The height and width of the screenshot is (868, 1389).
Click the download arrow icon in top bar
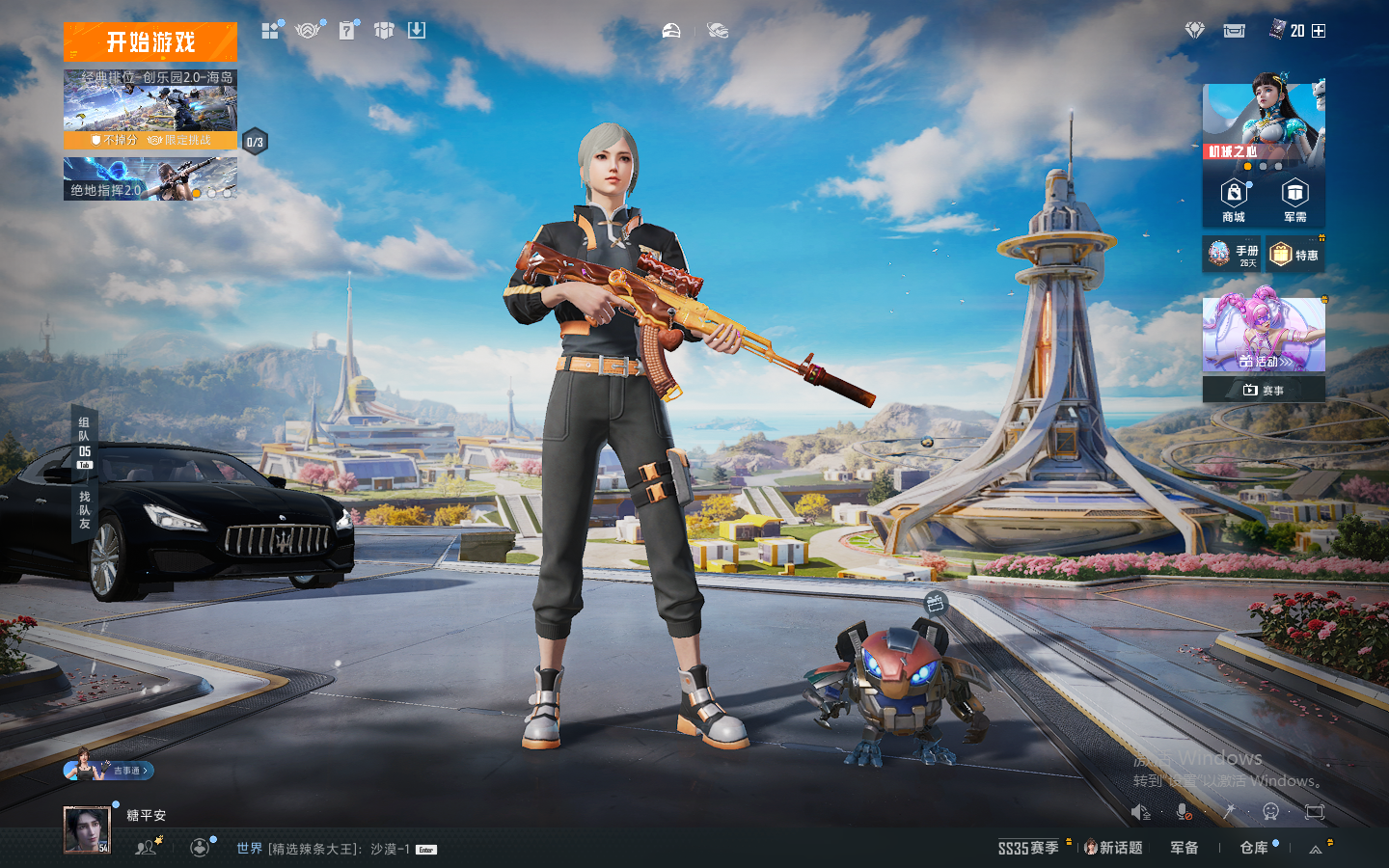(x=417, y=31)
